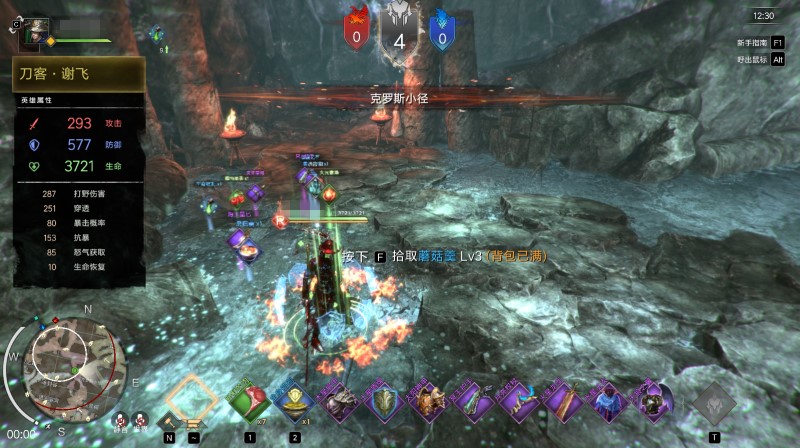This screenshot has width=800, height=448.
Task: Click the blue team score shield
Action: 440,28
